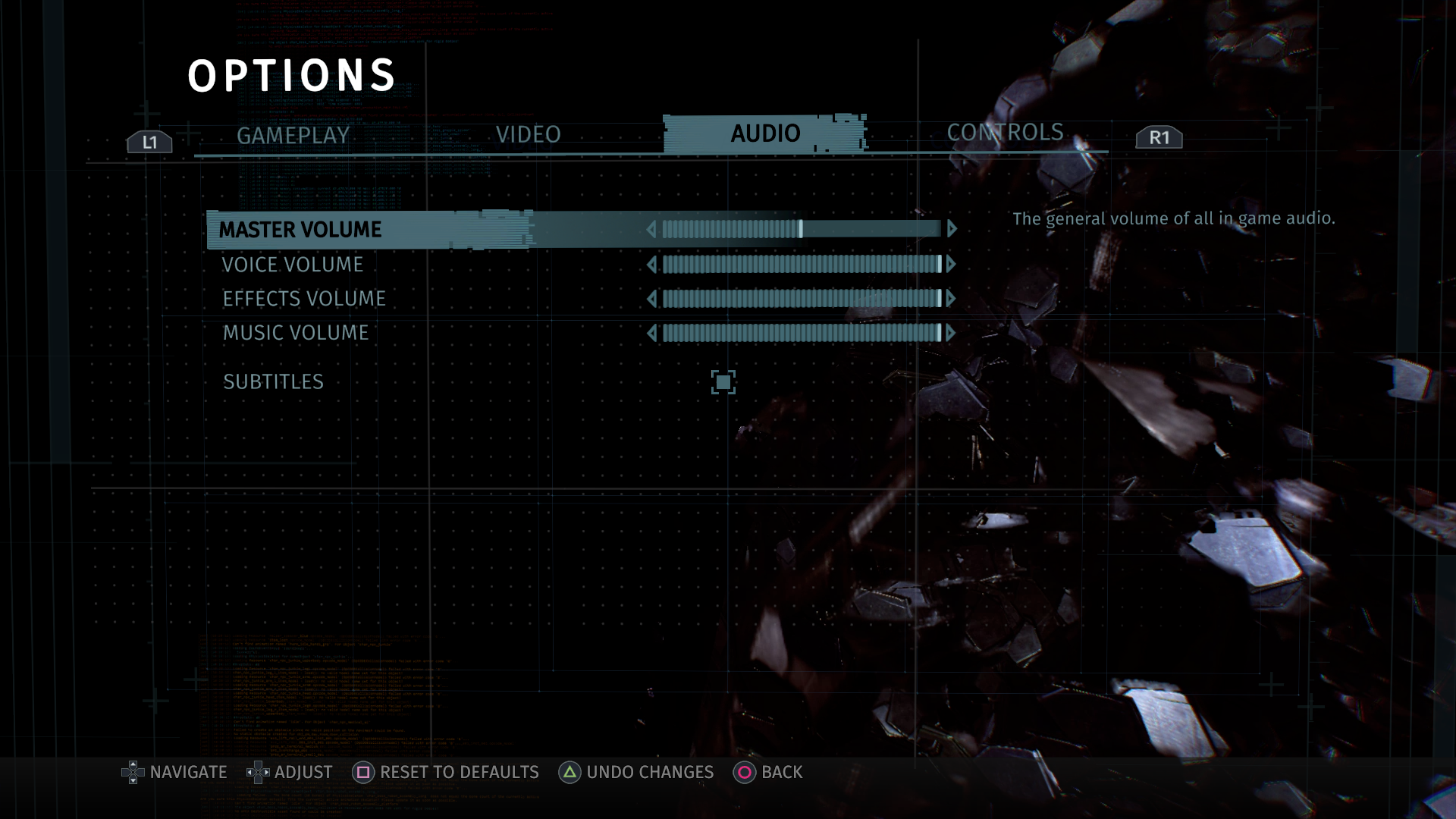
Task: Change the Effects Volume slider bar
Action: coord(801,299)
